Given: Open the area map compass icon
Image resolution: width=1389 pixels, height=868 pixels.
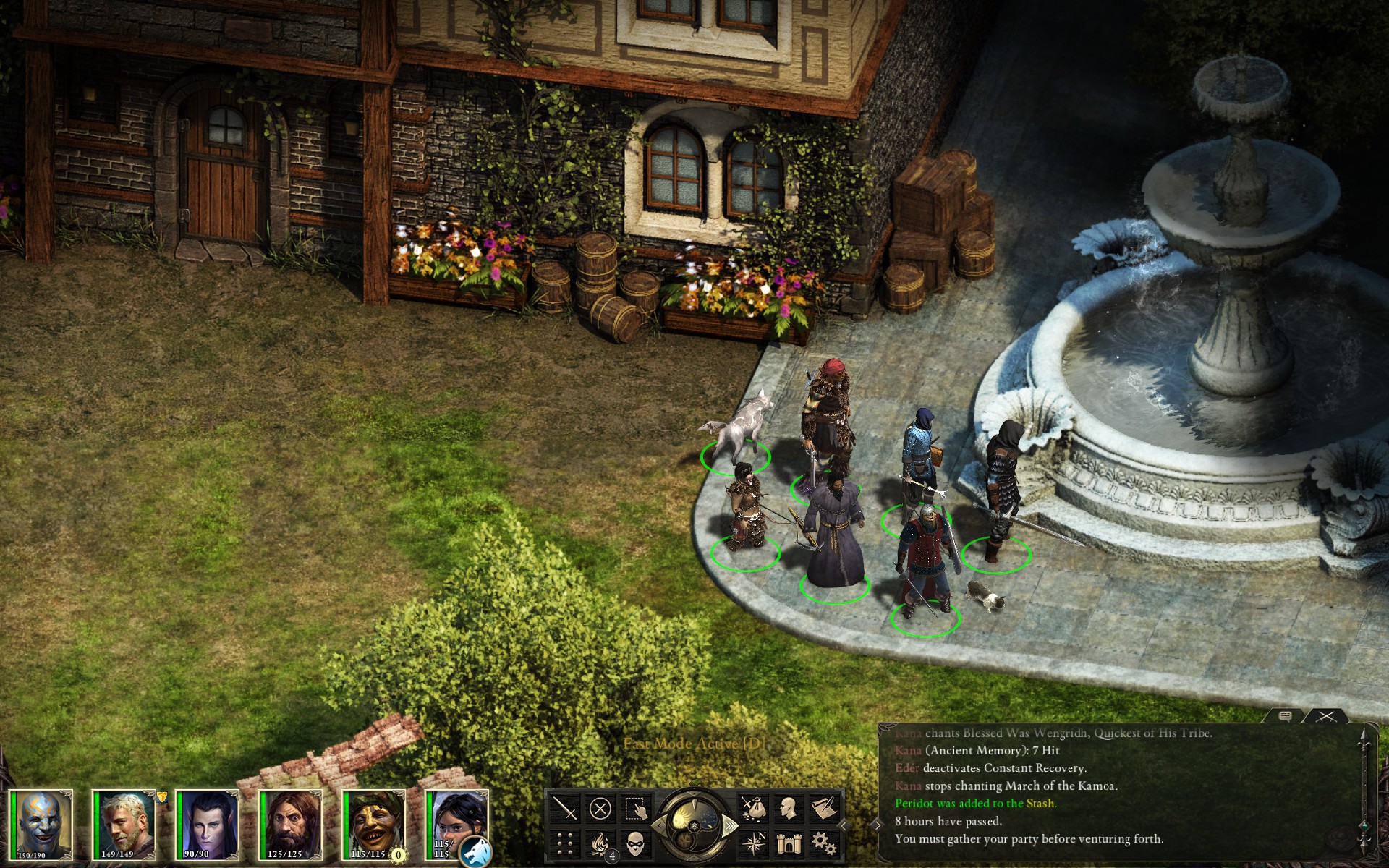Looking at the screenshot, I should click(754, 843).
